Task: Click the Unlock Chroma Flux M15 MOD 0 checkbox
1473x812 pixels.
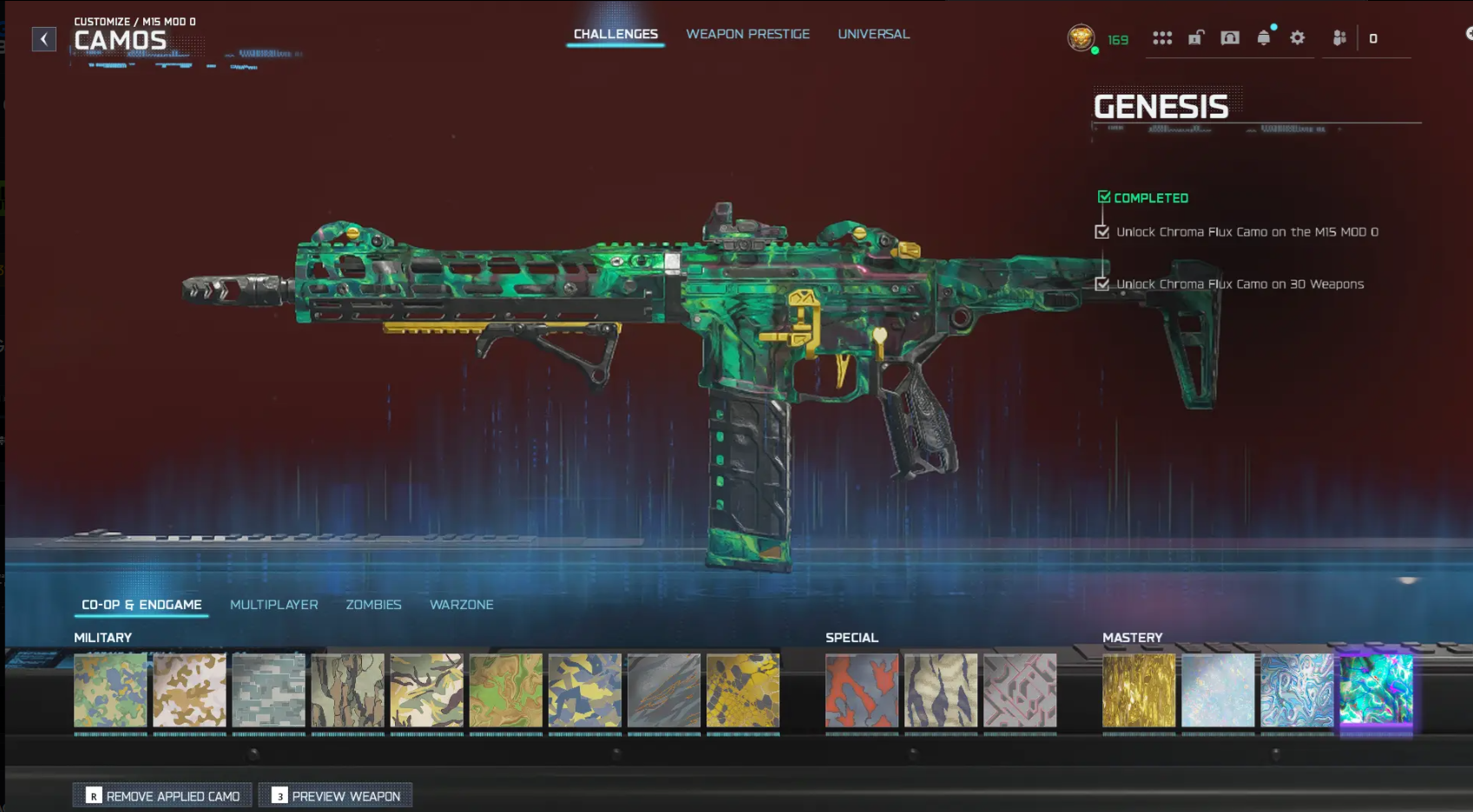Action: coord(1103,232)
